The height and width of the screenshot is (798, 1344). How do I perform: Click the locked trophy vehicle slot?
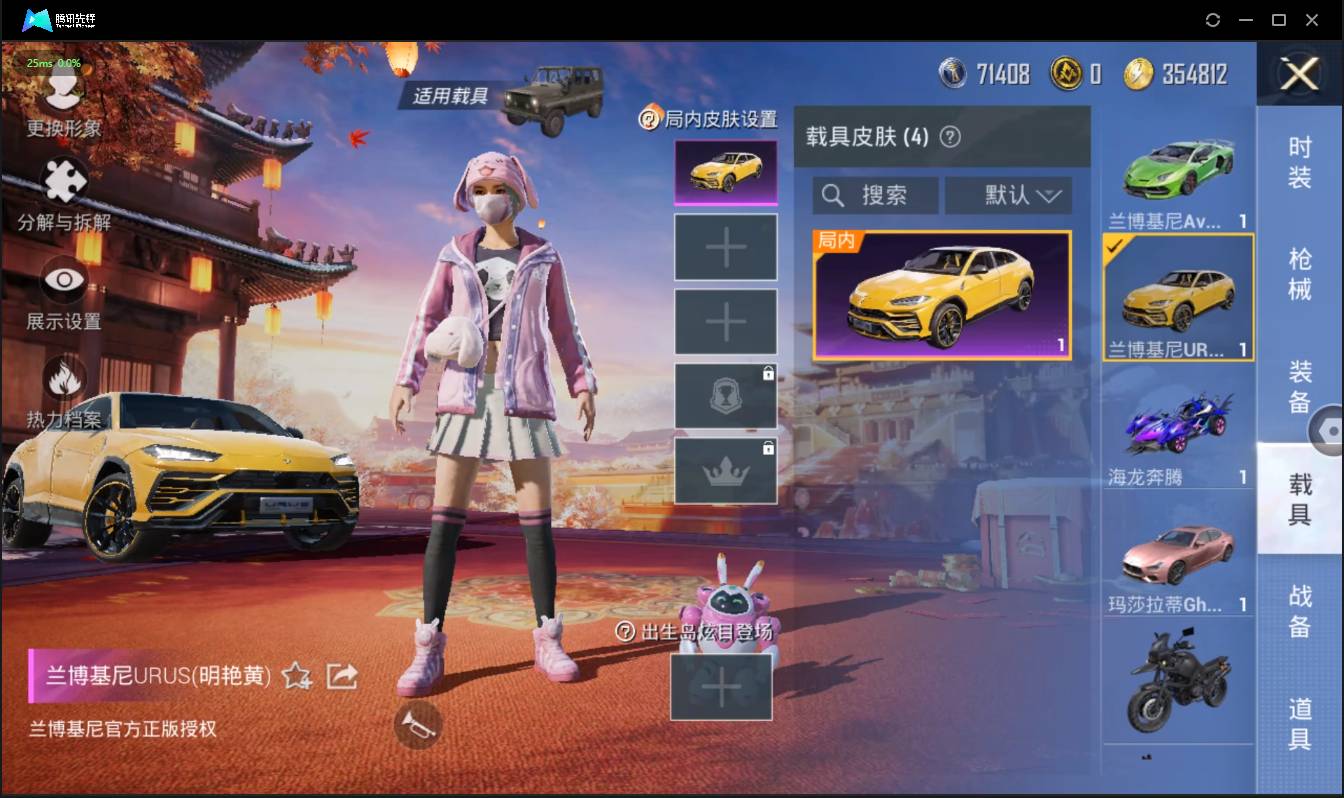click(725, 394)
